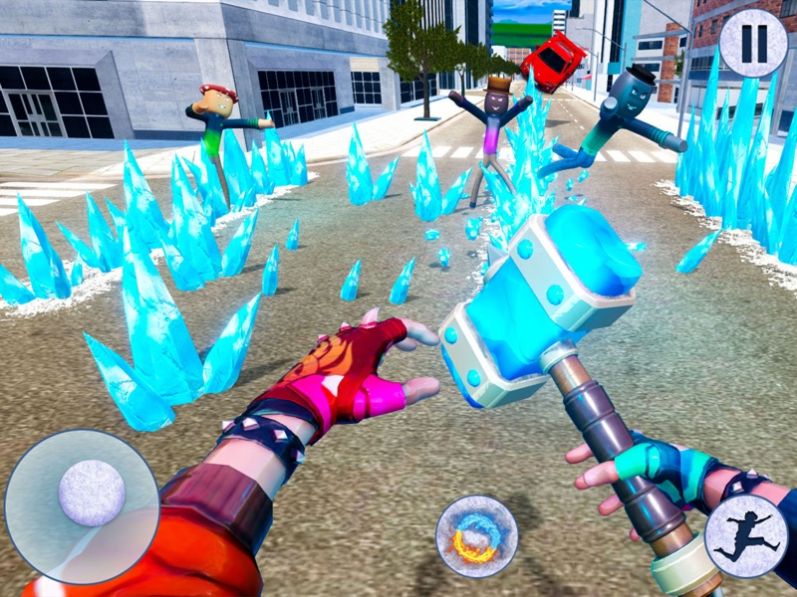Image resolution: width=797 pixels, height=597 pixels.
Task: Tap the virtual movement joystick knob
Action: point(92,493)
